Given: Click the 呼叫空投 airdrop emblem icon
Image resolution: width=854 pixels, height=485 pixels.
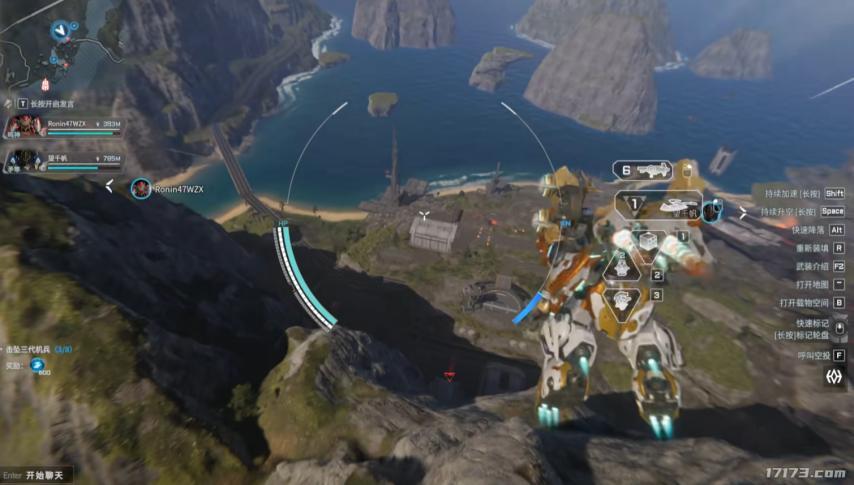Looking at the screenshot, I should click(x=833, y=376).
